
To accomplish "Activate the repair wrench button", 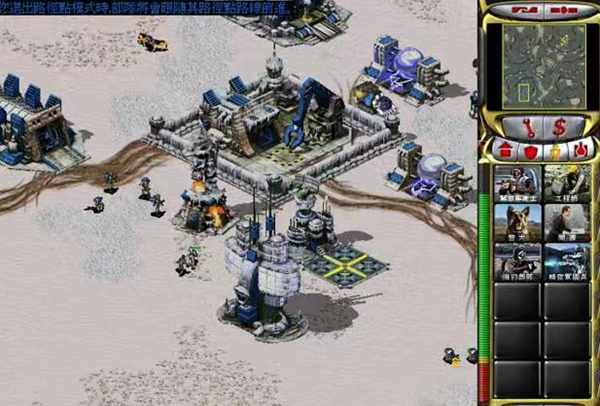I will pos(525,126).
